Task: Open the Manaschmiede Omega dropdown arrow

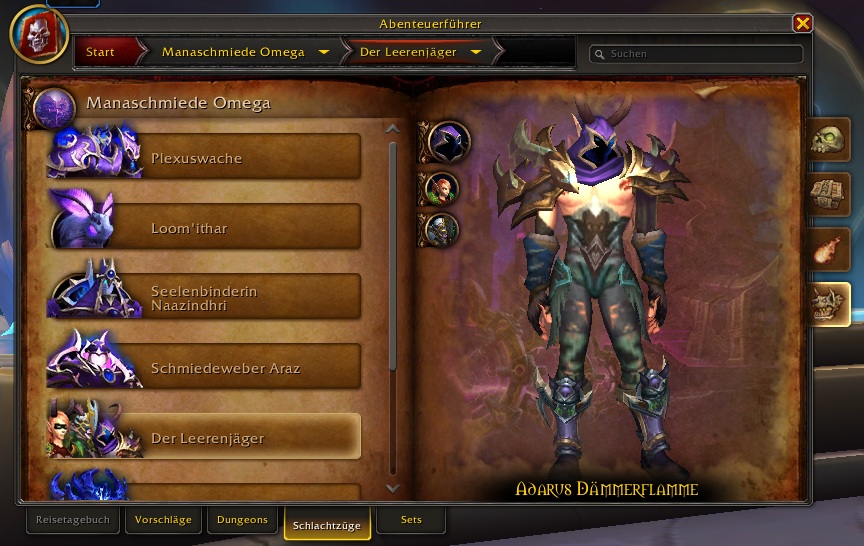Action: click(323, 52)
